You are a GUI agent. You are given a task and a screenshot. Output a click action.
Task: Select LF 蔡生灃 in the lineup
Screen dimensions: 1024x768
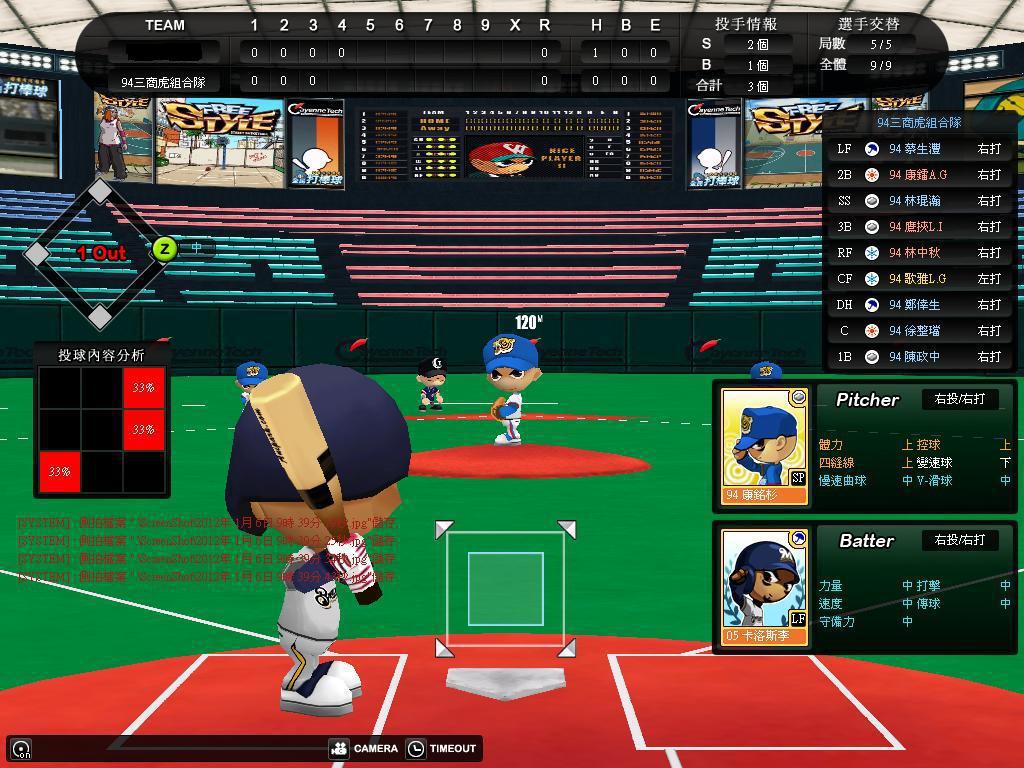[919, 148]
